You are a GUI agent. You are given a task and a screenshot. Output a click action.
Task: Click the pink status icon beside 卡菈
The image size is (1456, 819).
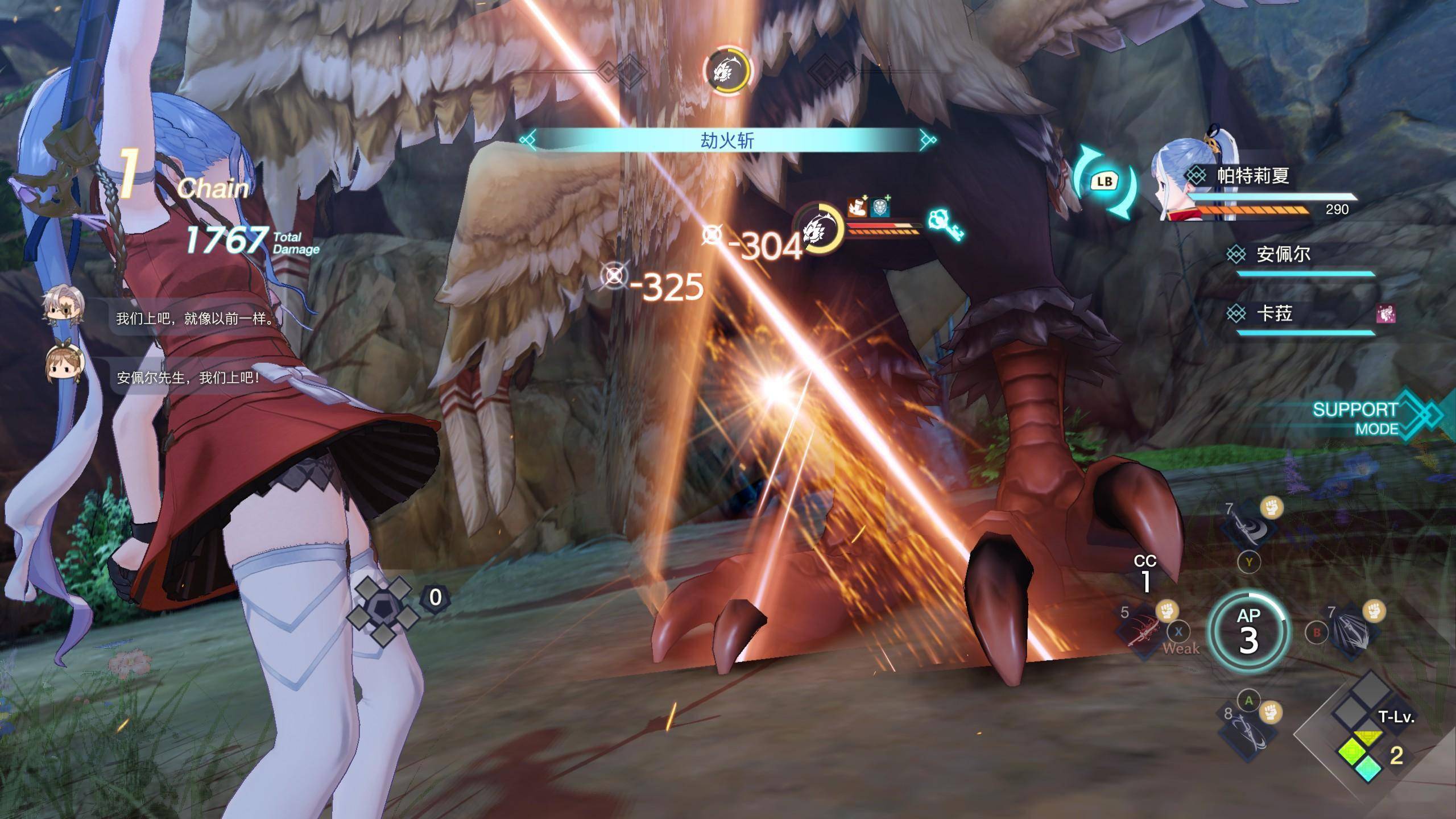1385,314
